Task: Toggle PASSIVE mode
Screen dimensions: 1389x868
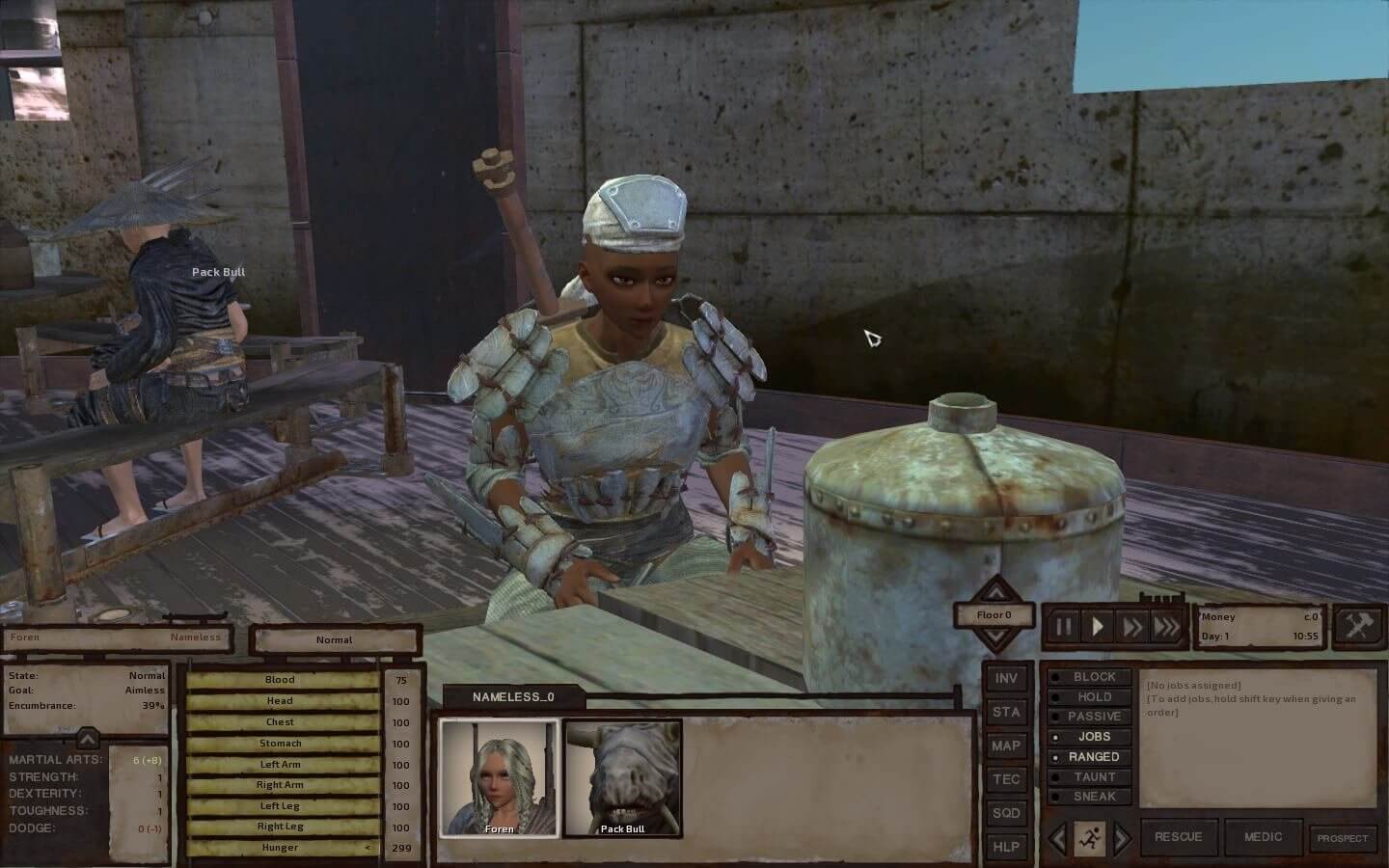Action: pos(1094,717)
